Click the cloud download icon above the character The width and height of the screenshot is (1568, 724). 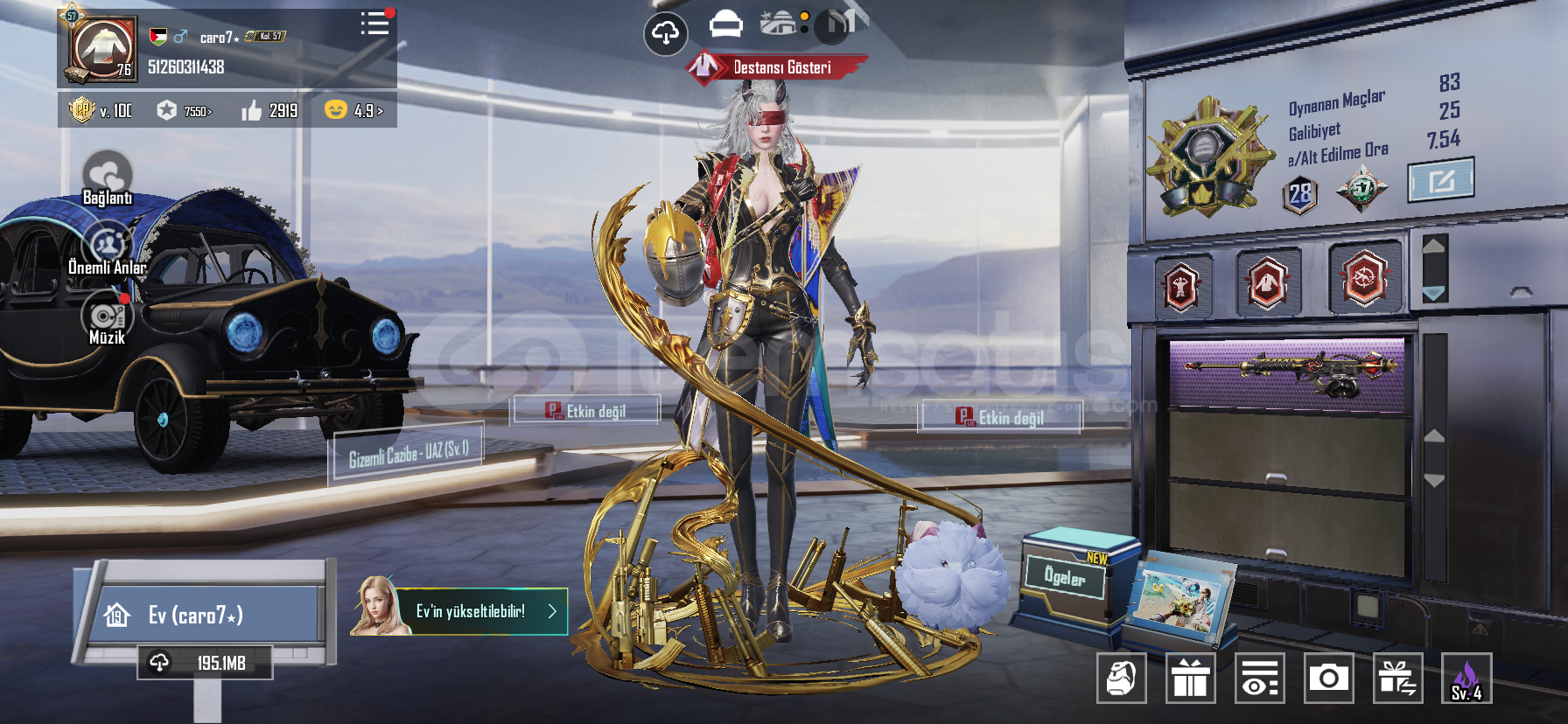click(x=666, y=34)
